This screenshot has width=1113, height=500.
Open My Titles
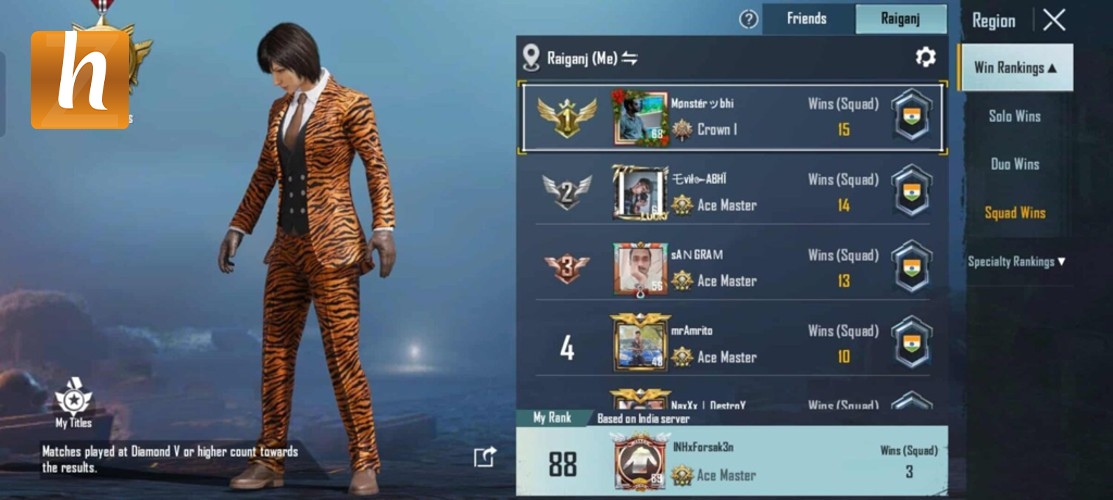(x=73, y=403)
